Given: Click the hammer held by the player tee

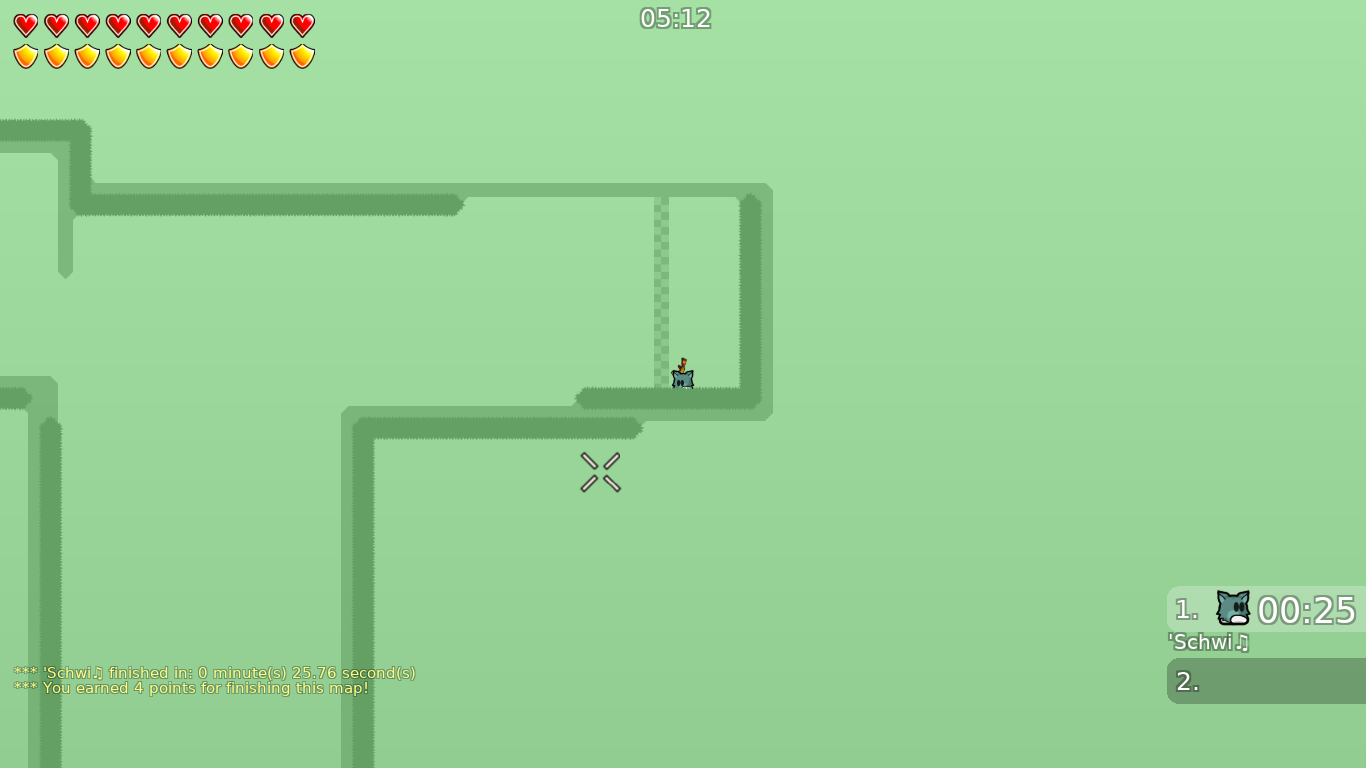Looking at the screenshot, I should tap(684, 365).
